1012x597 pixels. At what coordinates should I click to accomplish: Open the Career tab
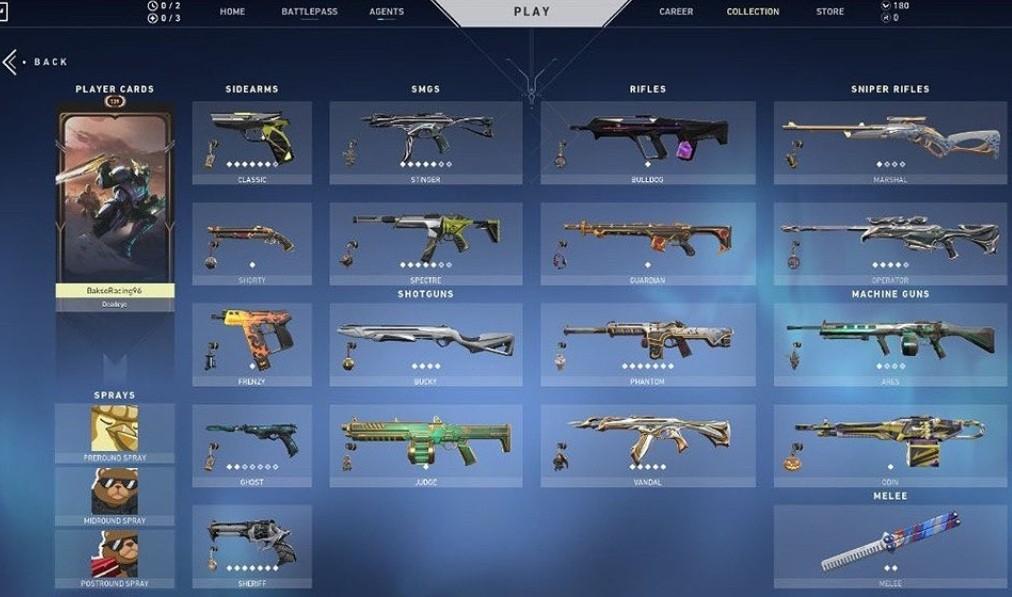[x=676, y=12]
